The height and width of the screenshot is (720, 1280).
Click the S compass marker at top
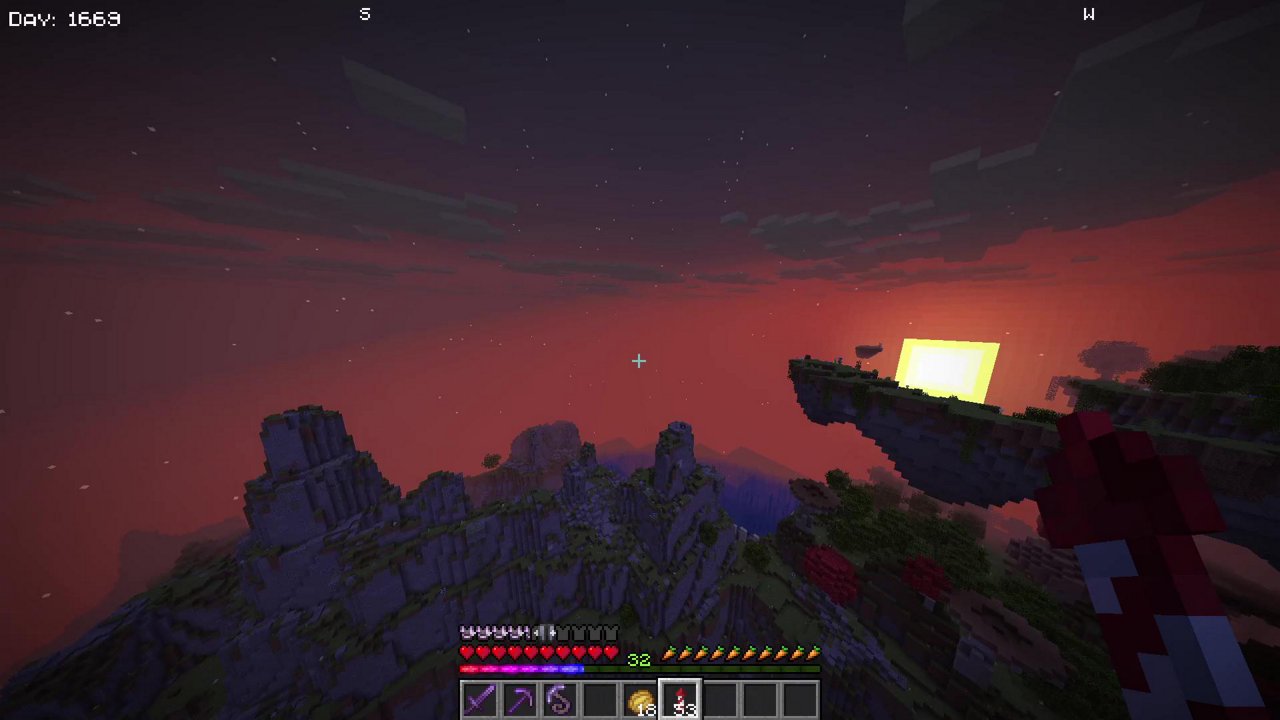(x=364, y=14)
